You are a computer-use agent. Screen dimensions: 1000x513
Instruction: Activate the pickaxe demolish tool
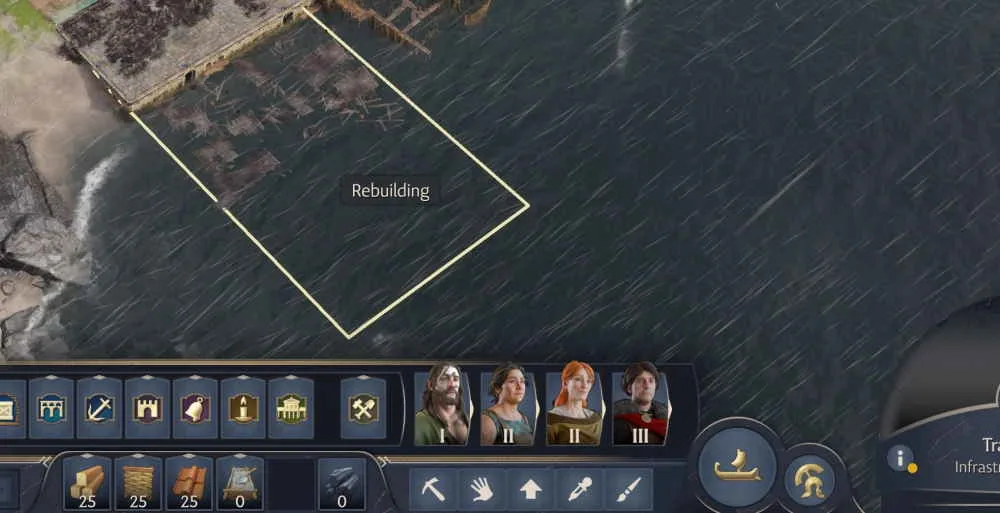tap(434, 489)
